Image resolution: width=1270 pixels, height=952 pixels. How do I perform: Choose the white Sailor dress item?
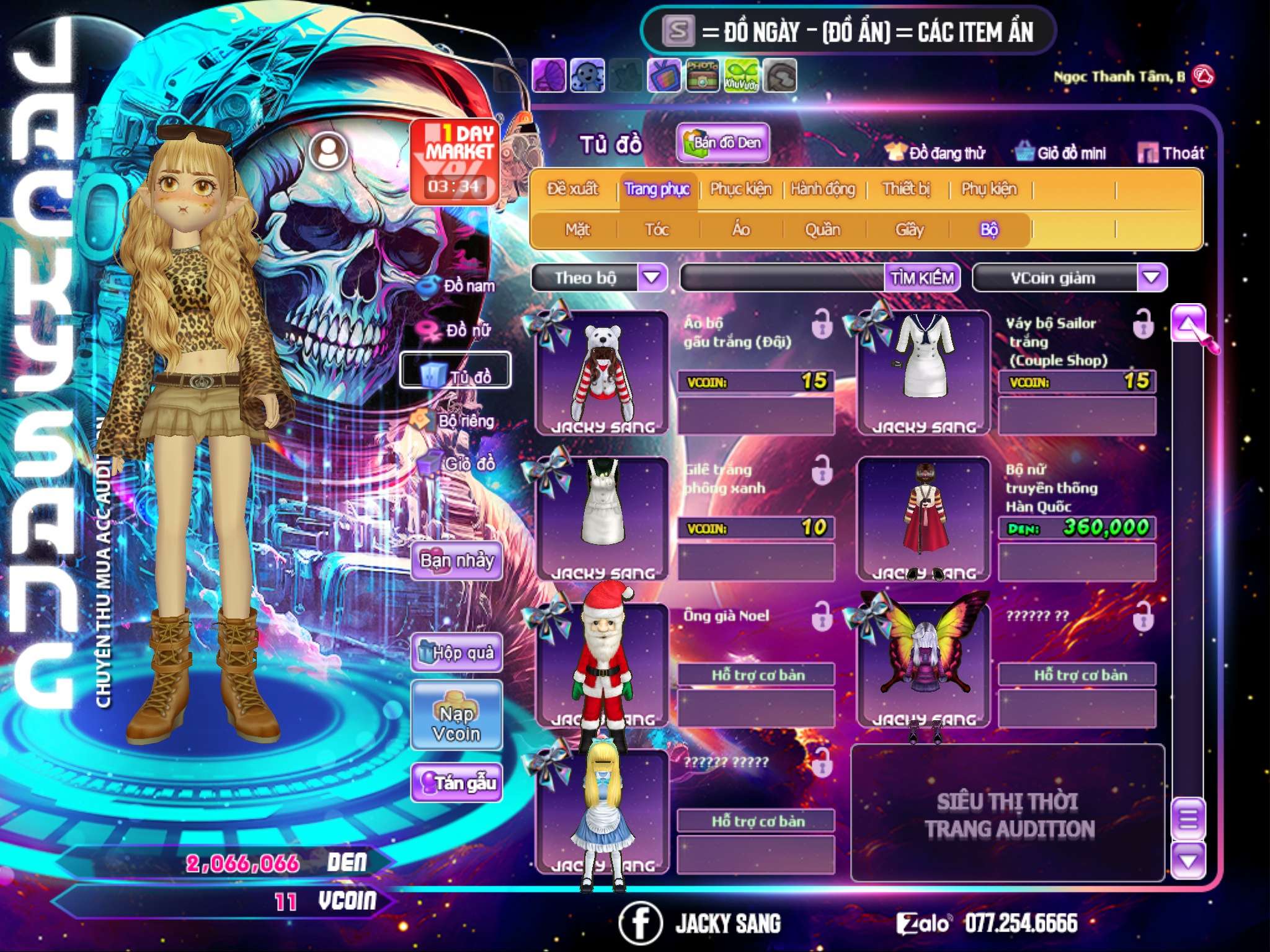click(924, 372)
